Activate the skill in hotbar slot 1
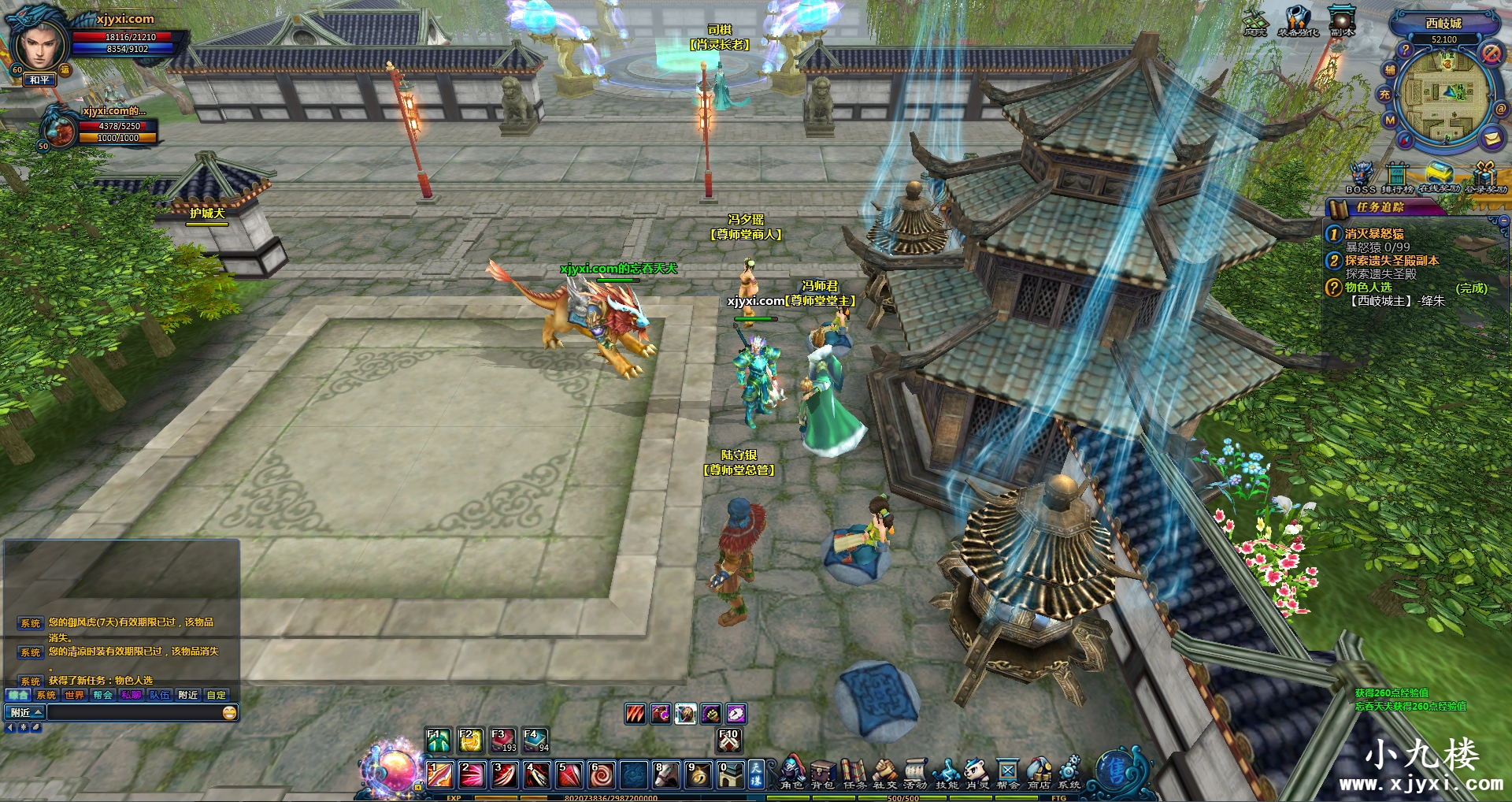 pyautogui.click(x=439, y=775)
